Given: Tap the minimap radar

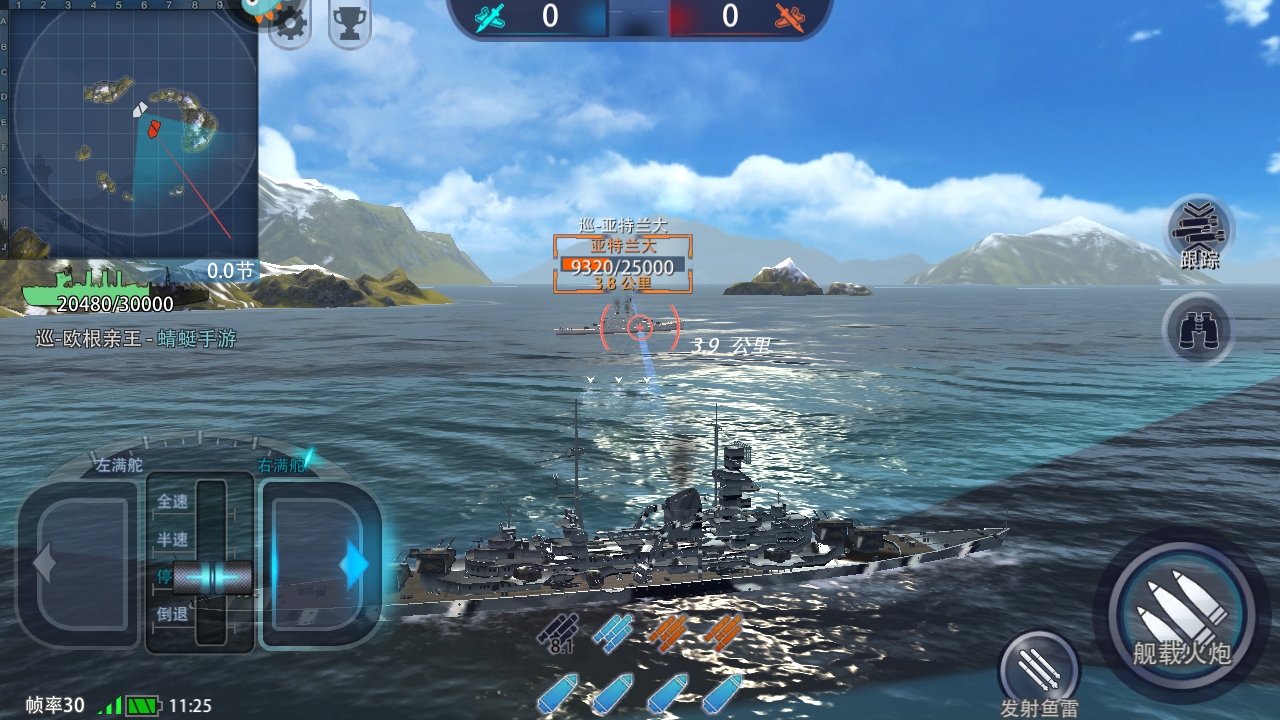Looking at the screenshot, I should pyautogui.click(x=130, y=130).
